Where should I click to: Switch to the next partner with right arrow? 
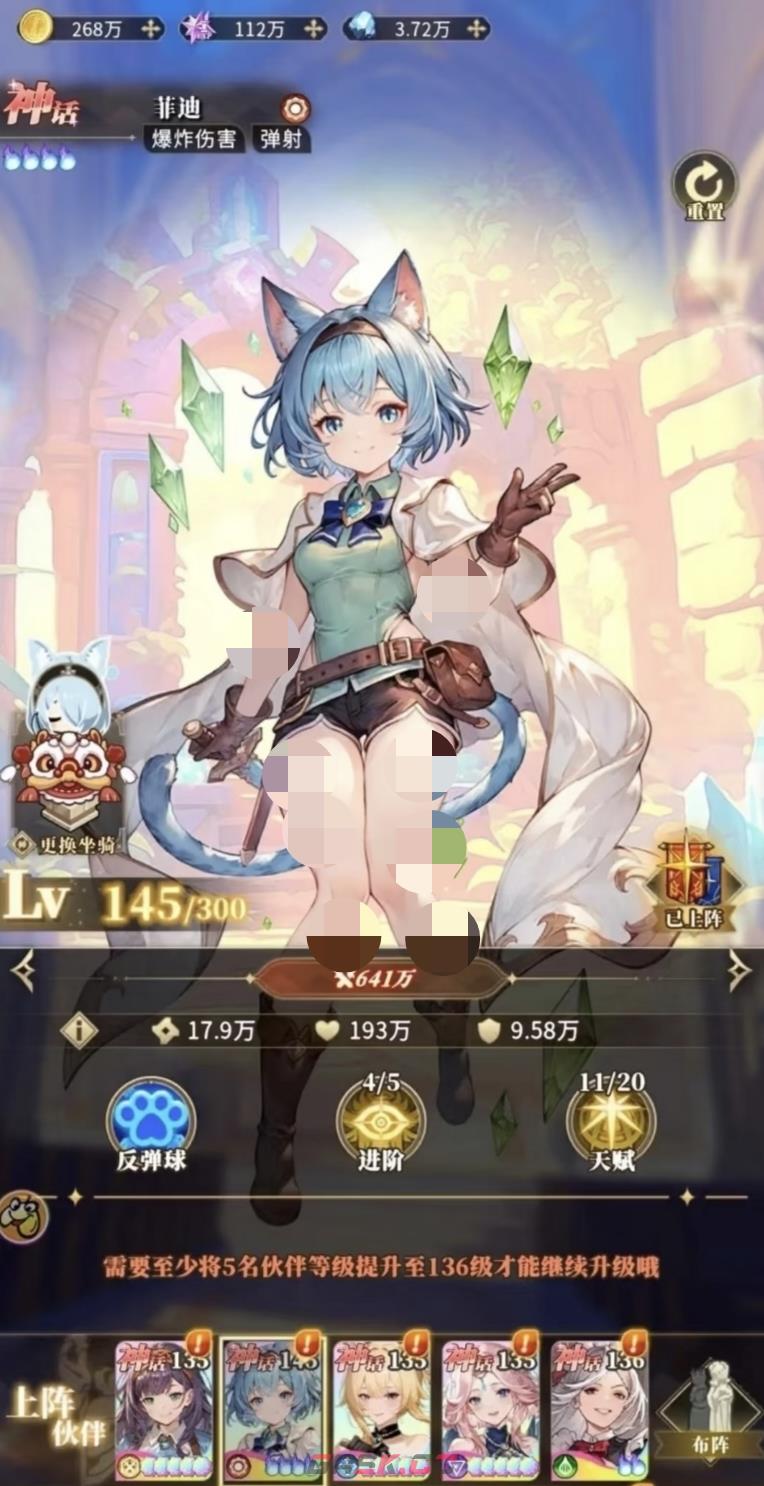point(739,970)
